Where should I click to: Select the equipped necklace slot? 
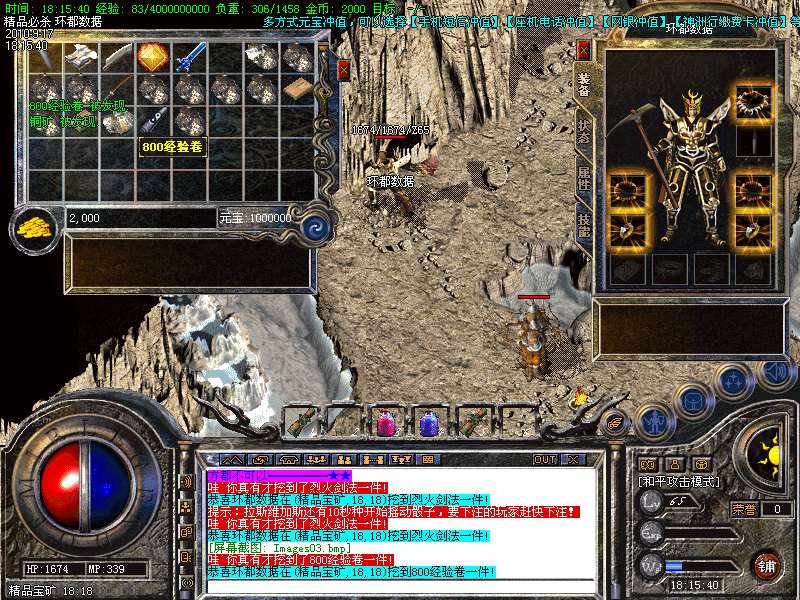coord(752,101)
